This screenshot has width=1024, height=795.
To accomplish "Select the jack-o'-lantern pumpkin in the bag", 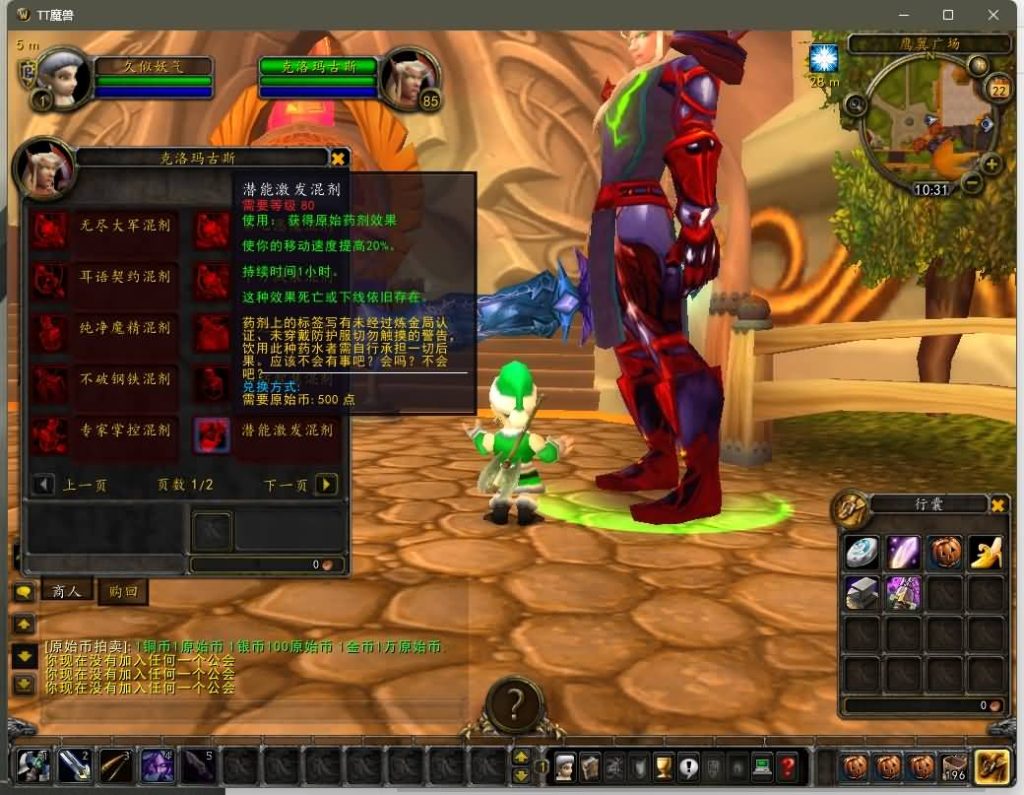I will [945, 552].
